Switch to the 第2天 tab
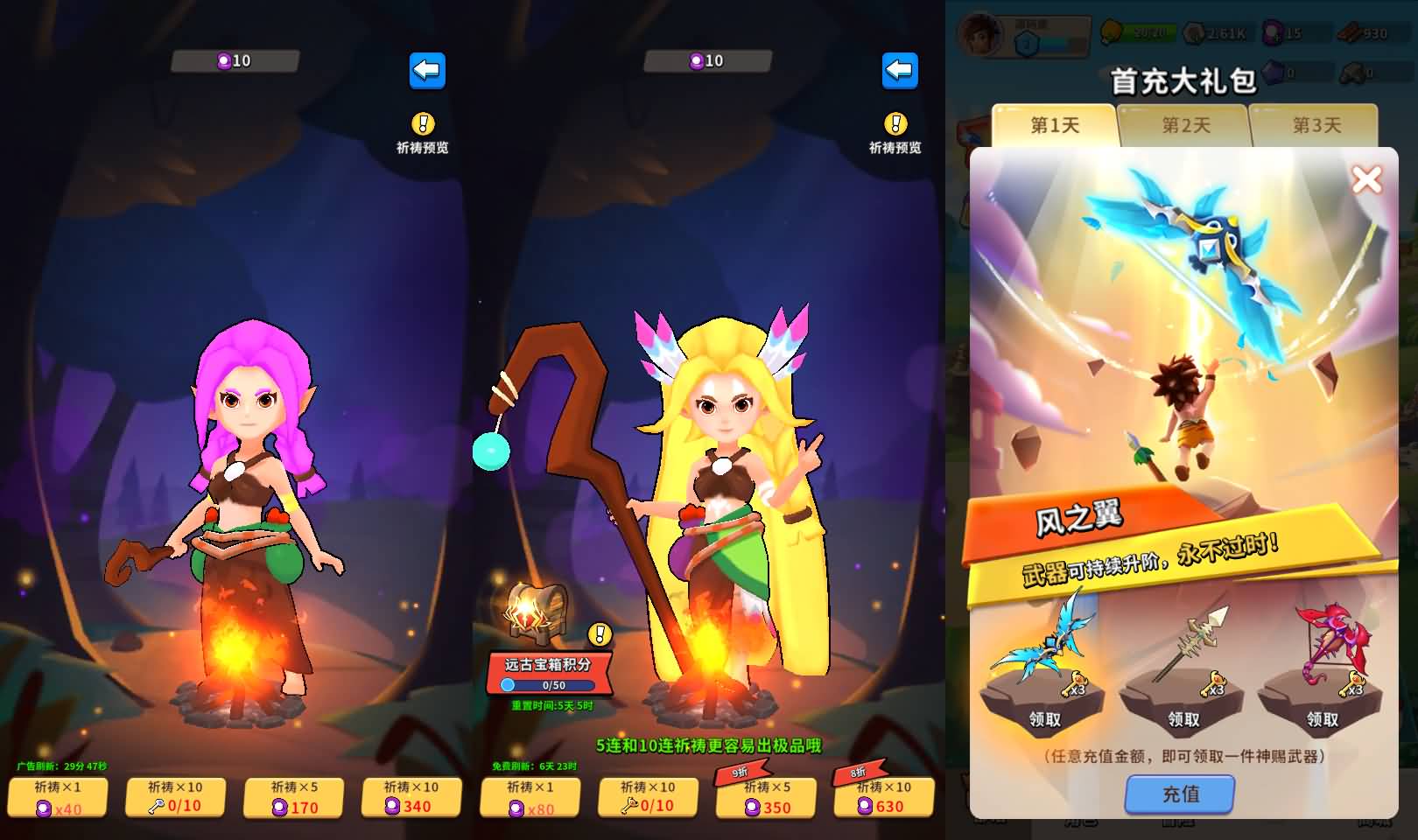Image resolution: width=1418 pixels, height=840 pixels. tap(1186, 125)
